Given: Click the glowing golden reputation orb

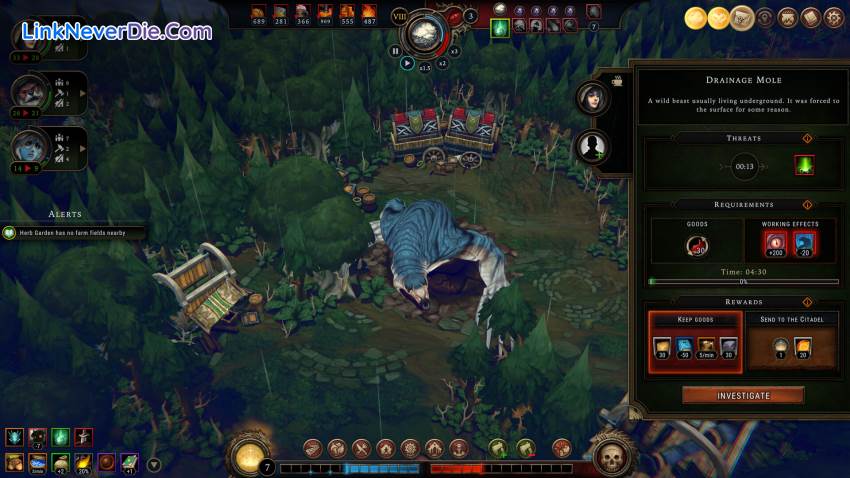Looking at the screenshot, I should [246, 457].
